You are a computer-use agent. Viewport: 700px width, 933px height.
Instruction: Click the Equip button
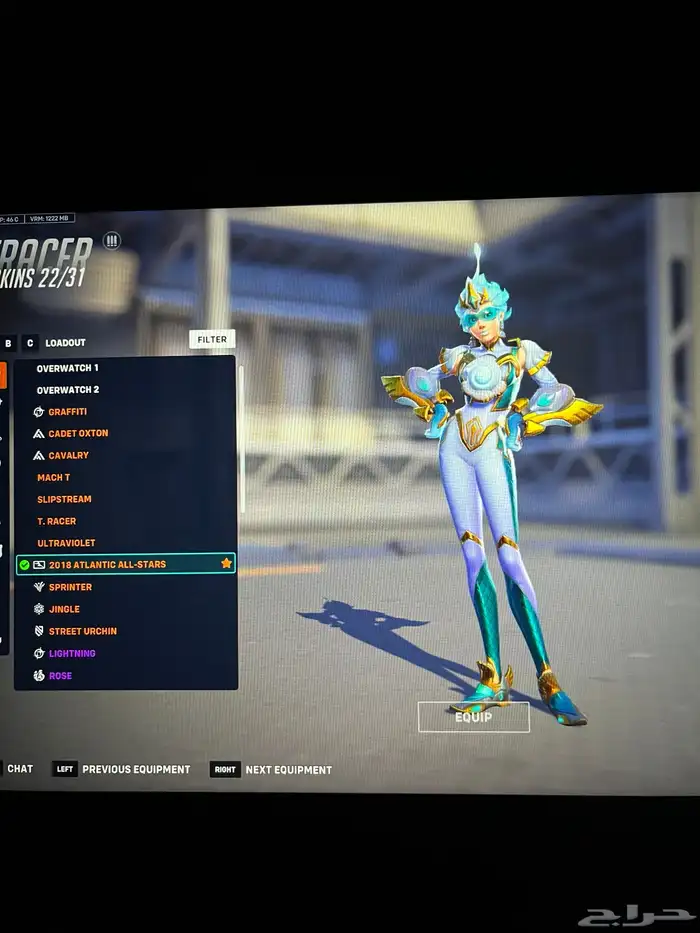tap(473, 717)
